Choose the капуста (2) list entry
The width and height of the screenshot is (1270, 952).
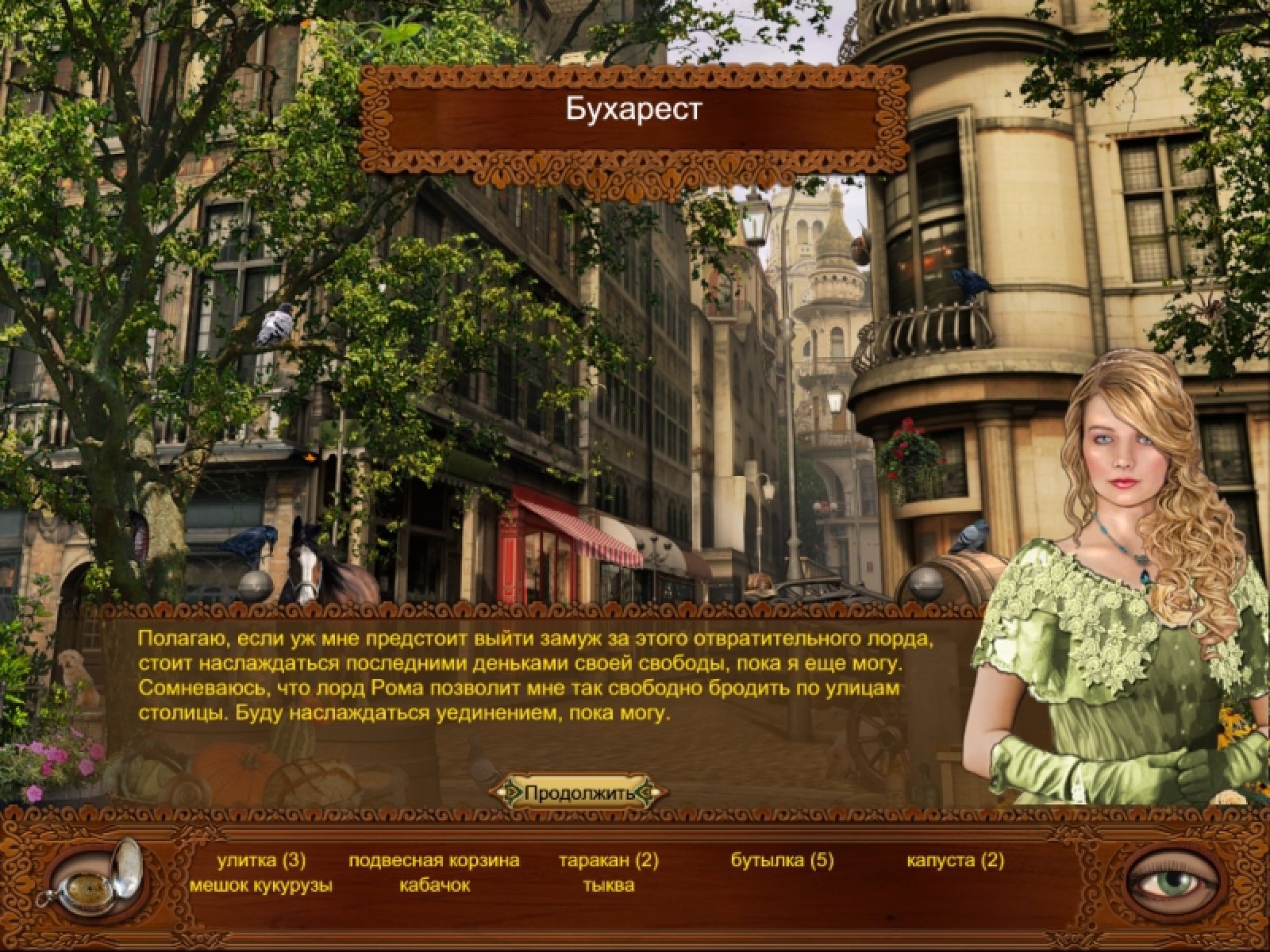pyautogui.click(x=956, y=861)
